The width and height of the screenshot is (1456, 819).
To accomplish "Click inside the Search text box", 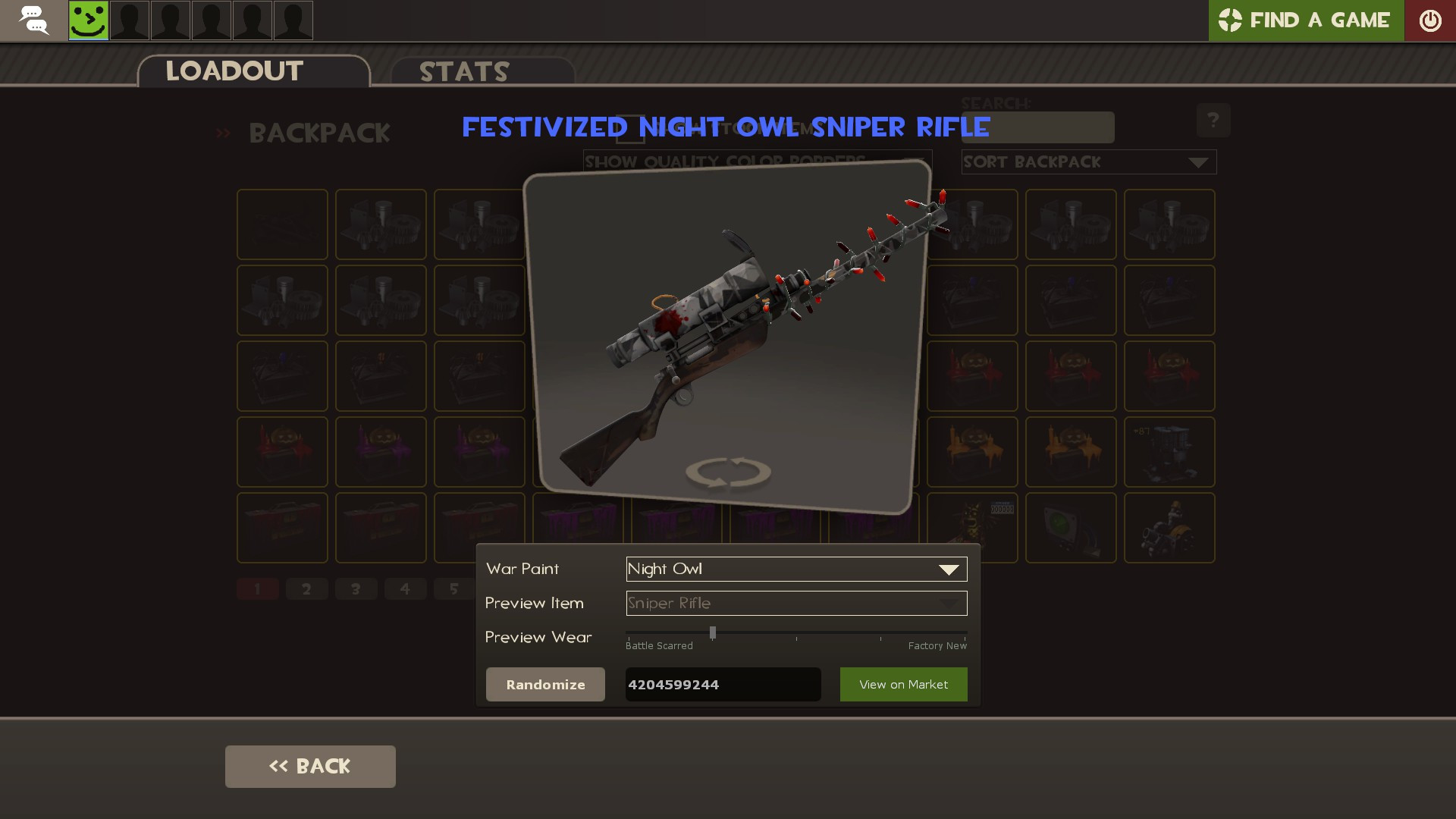I will click(x=1037, y=127).
